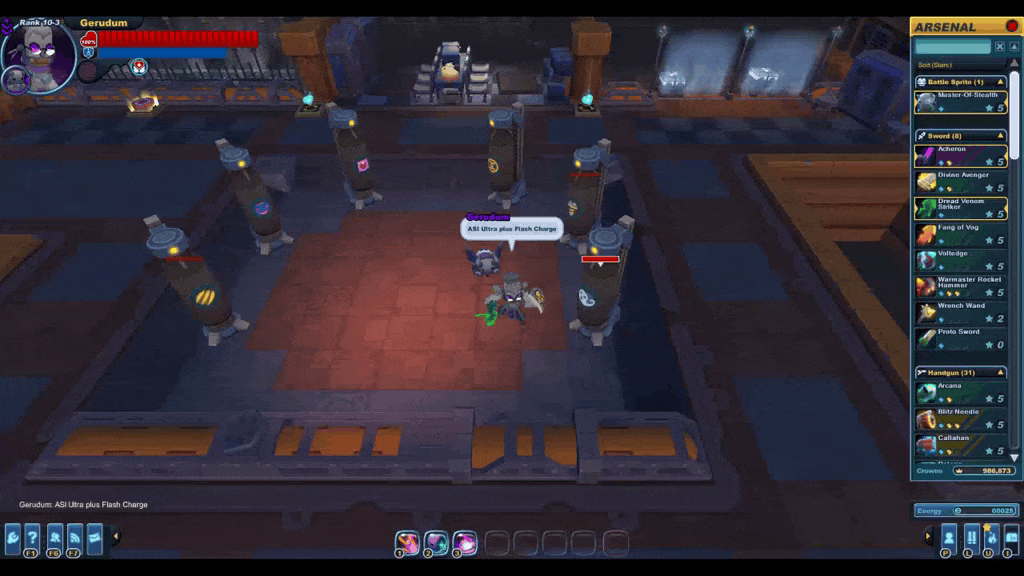Screen dimensions: 1024x576
Task: Open the character panel icon
Action: pos(949,537)
